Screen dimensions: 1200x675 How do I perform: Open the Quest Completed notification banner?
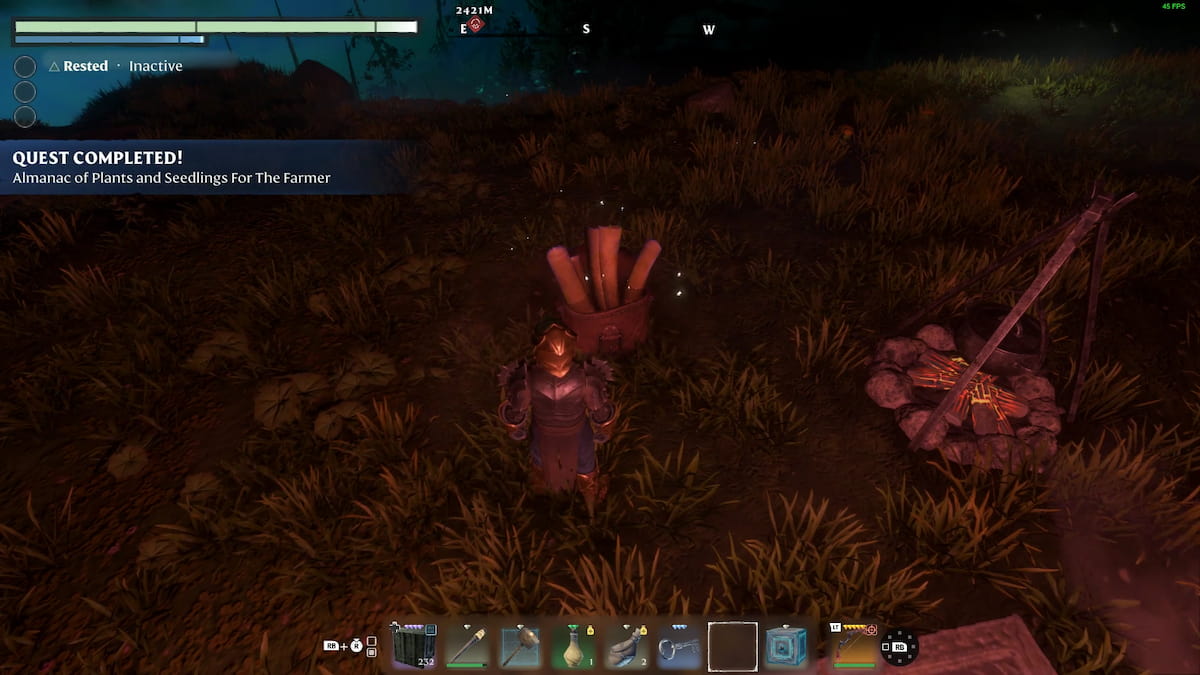[x=200, y=167]
